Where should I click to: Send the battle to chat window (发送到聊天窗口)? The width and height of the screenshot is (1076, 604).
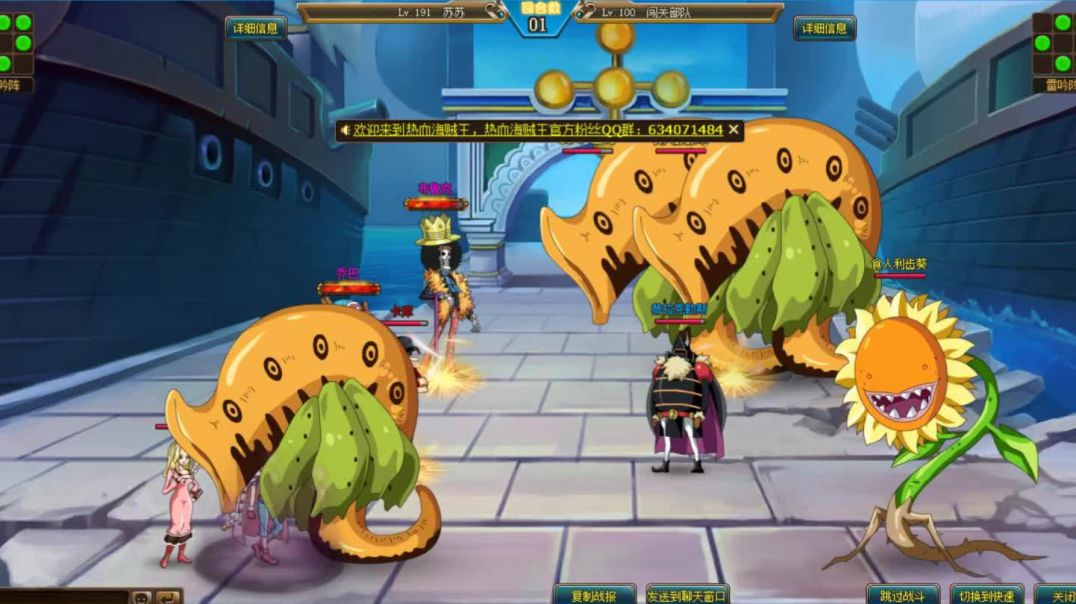click(x=687, y=595)
